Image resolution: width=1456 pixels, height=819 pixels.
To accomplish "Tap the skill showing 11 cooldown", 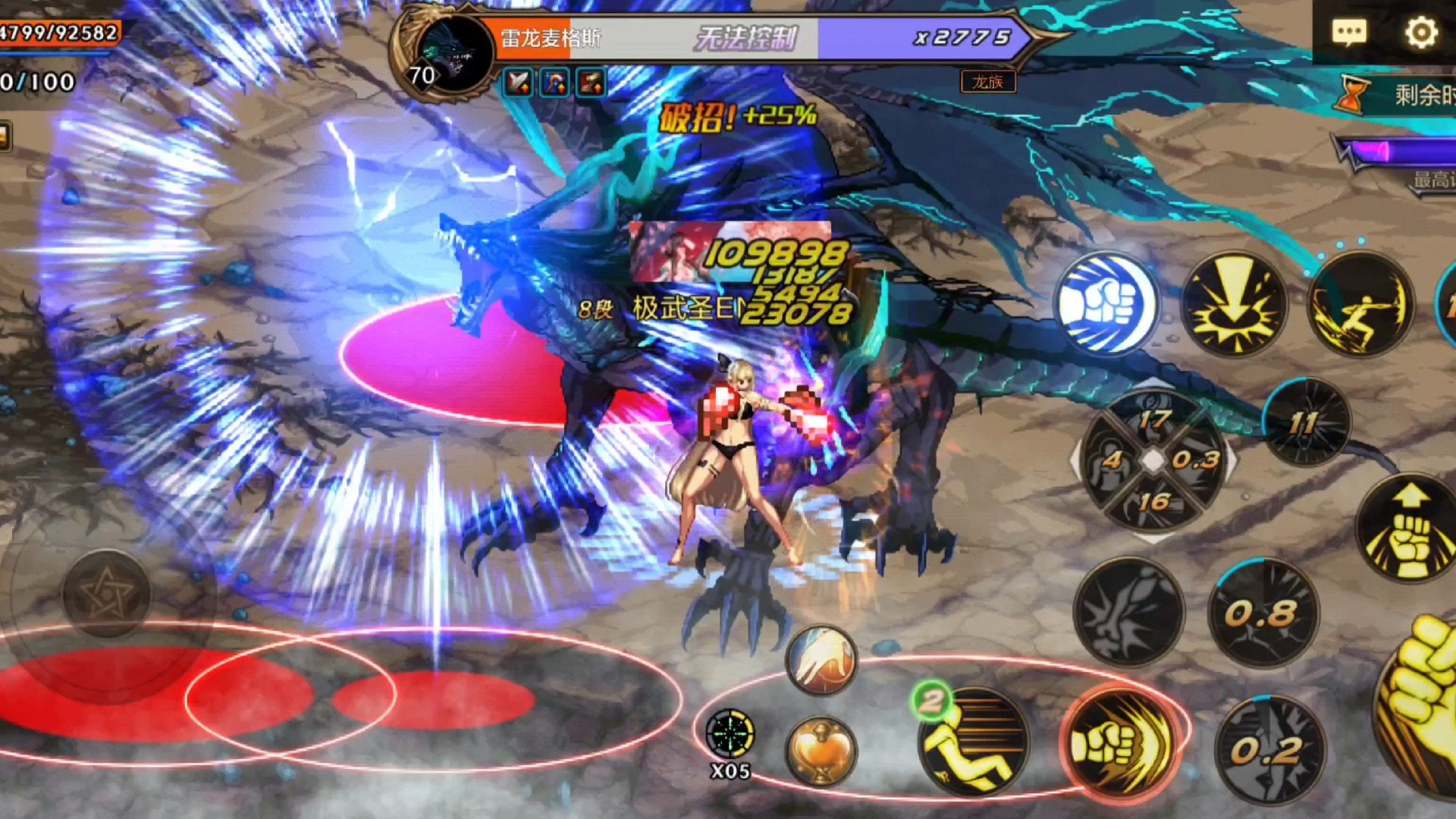I will (x=1306, y=422).
